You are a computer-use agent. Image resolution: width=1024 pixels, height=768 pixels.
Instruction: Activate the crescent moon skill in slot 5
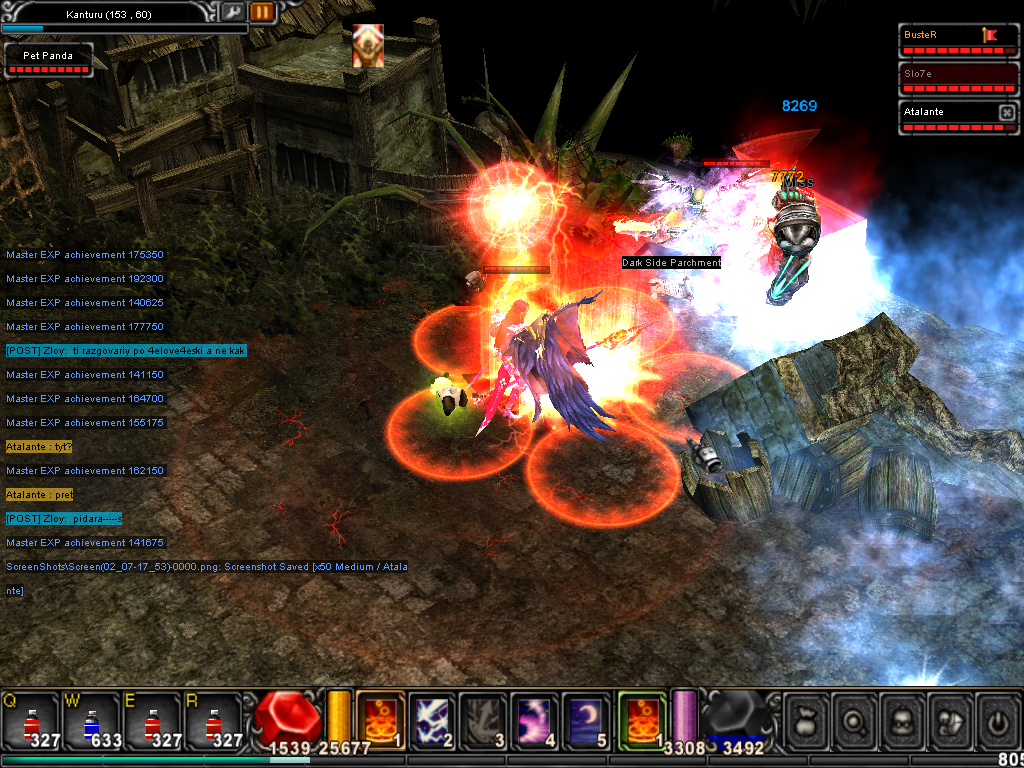(586, 719)
